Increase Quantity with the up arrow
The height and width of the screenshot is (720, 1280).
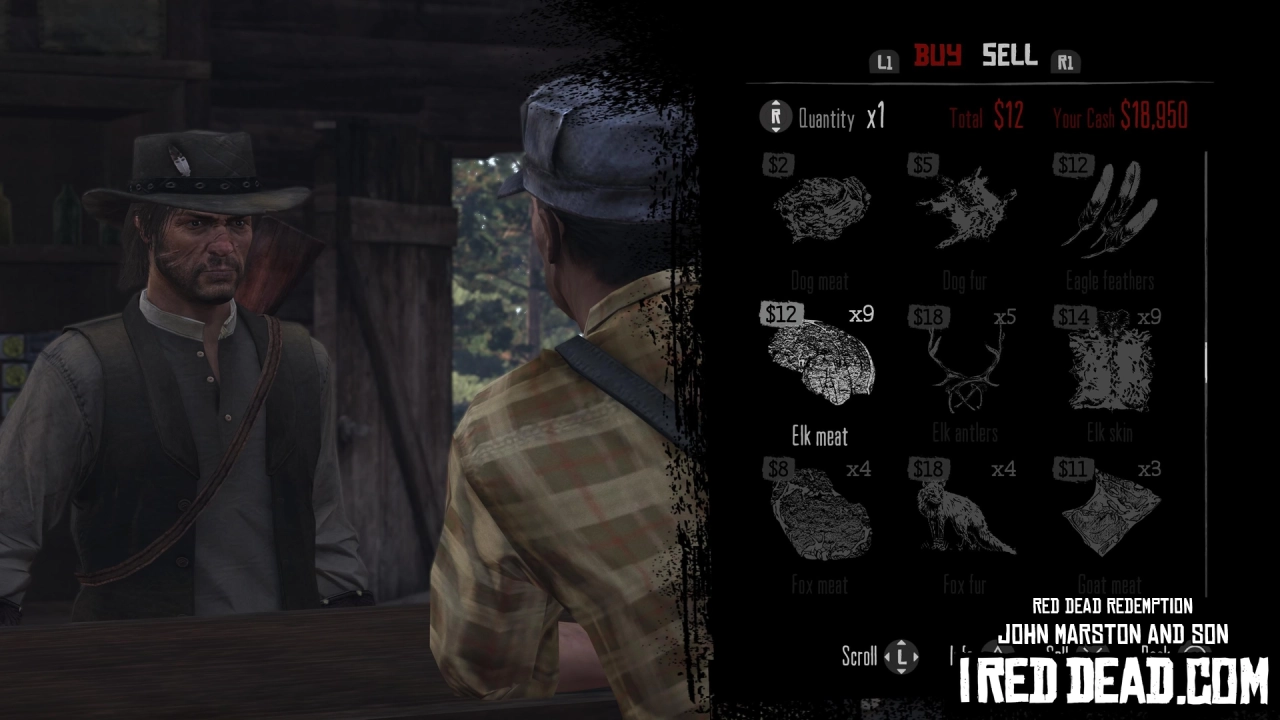[x=775, y=102]
